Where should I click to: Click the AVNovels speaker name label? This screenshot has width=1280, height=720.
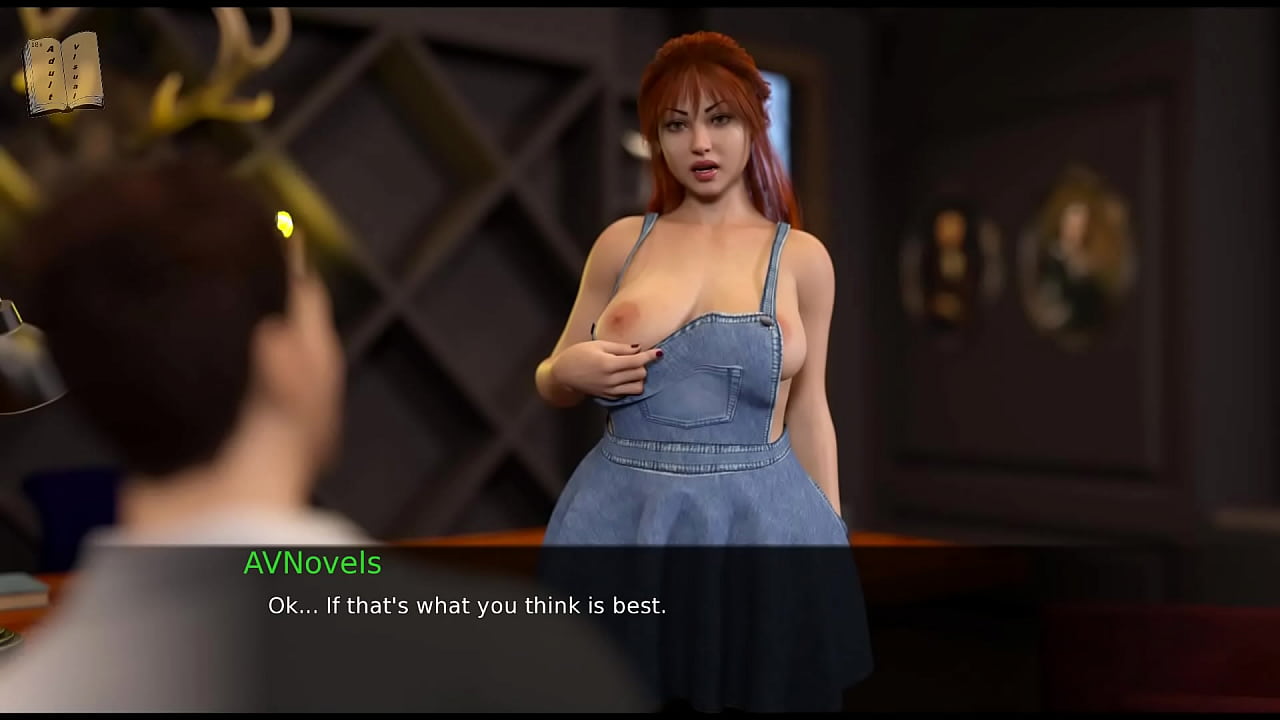(311, 564)
